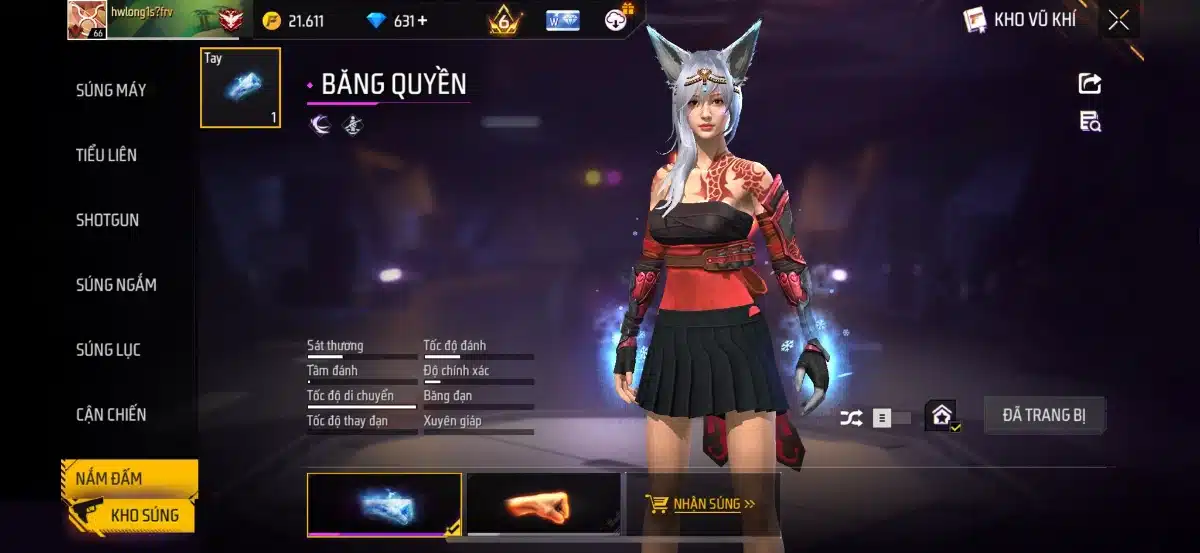Viewport: 1200px width, 553px height.
Task: Click the NHẬN SÚNG link
Action: (x=702, y=503)
